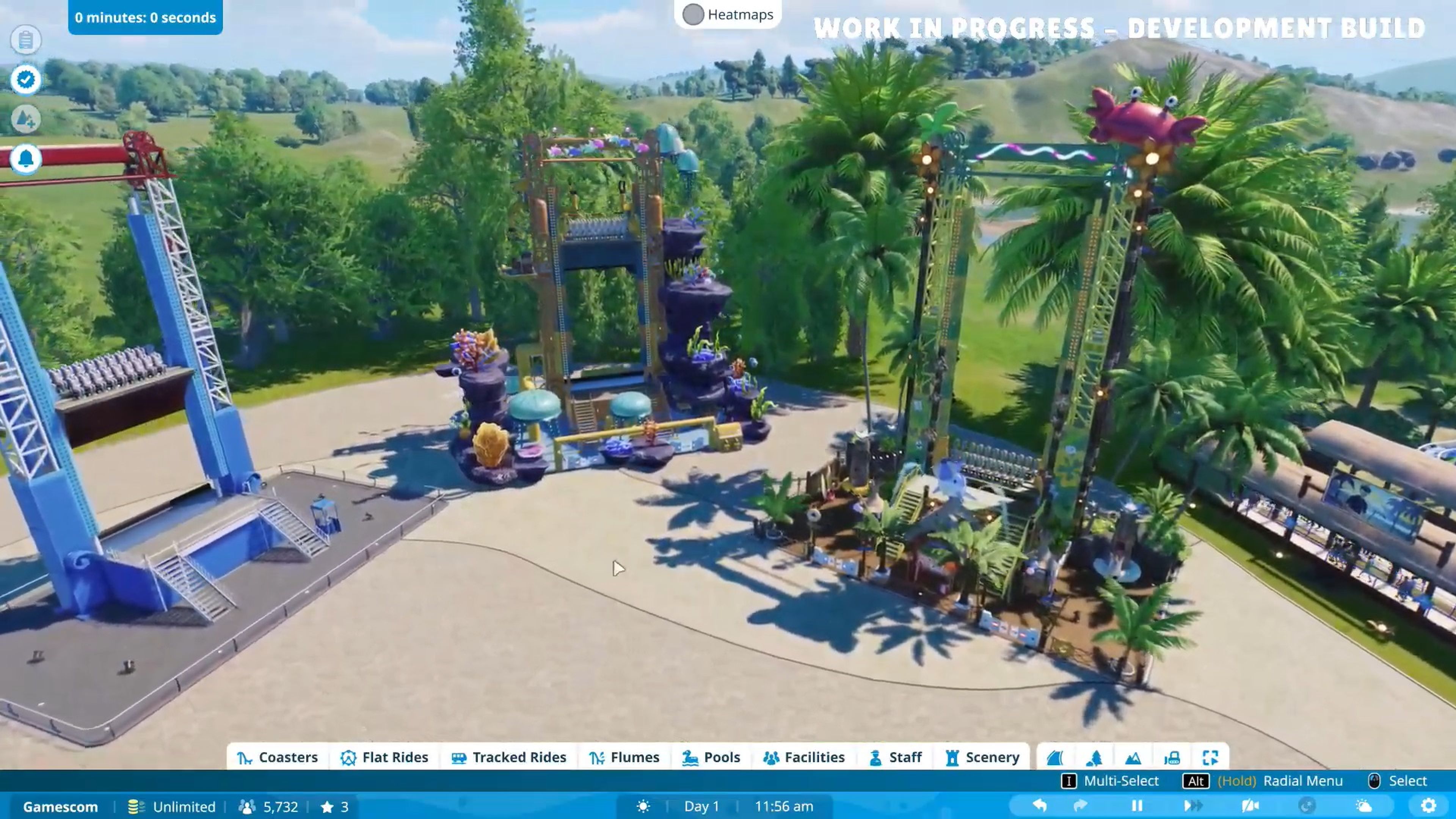
Task: Select the bulldozer demolish tool
Action: (1173, 758)
